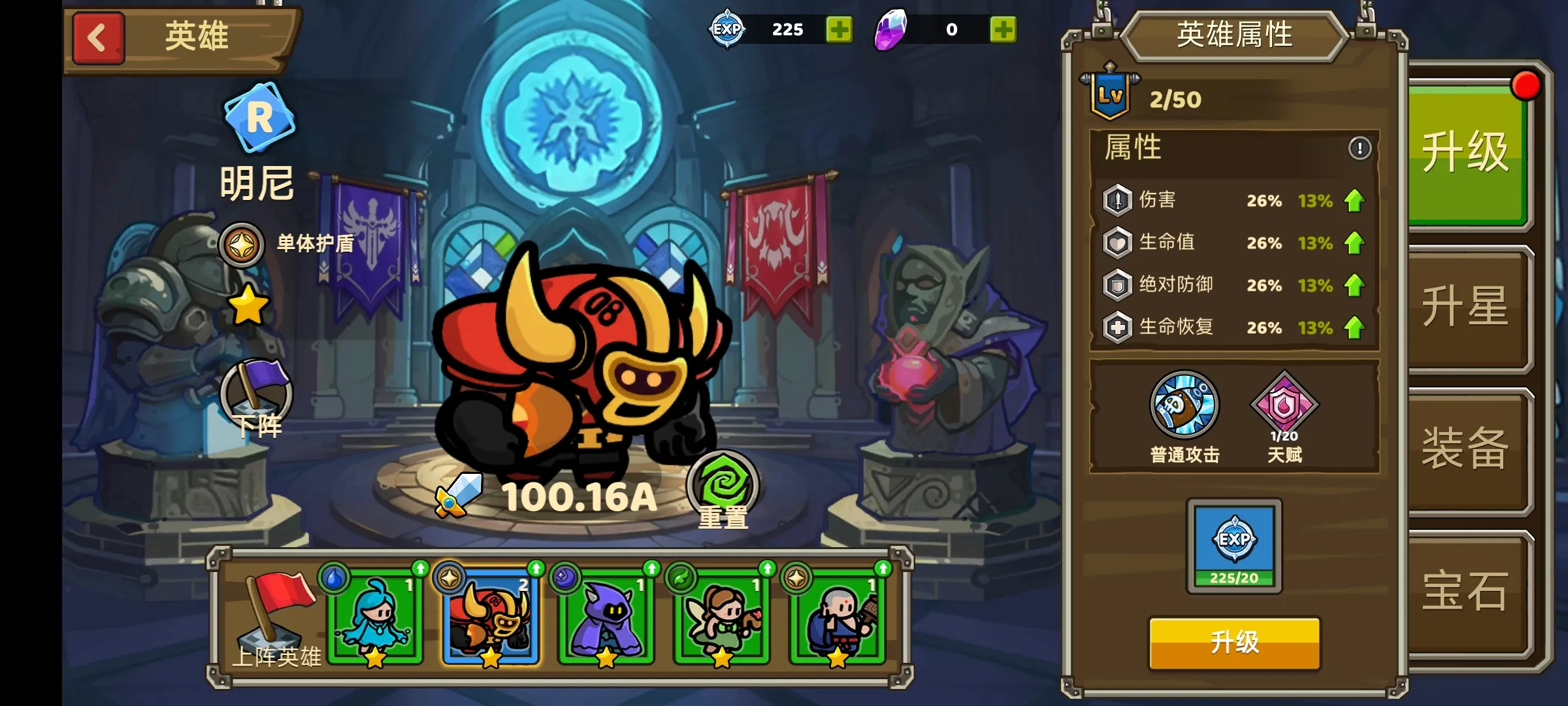This screenshot has height=706, width=1568.
Task: Select the blue water girl hero card
Action: (375, 618)
